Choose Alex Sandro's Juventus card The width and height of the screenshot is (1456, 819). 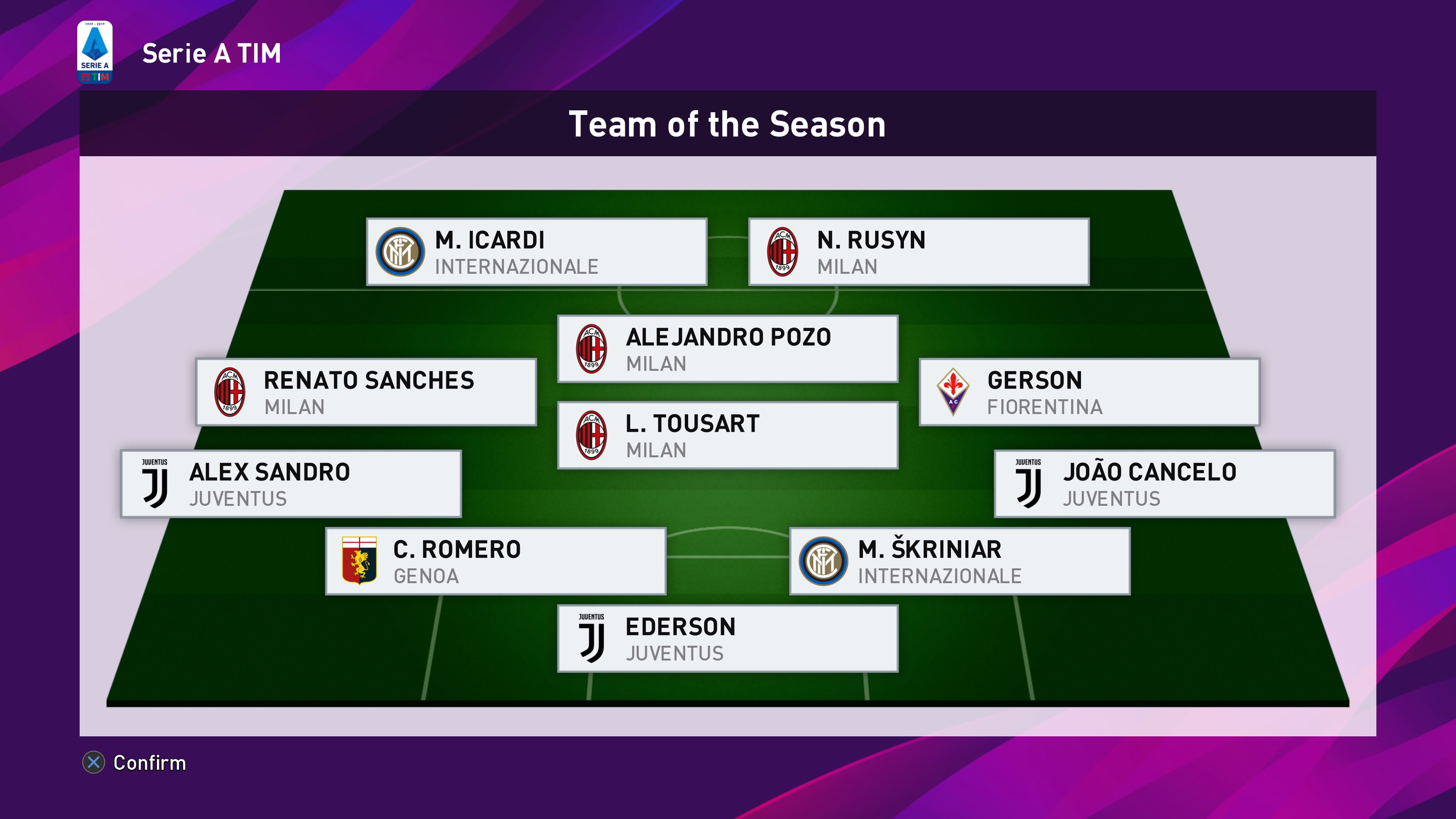click(291, 484)
